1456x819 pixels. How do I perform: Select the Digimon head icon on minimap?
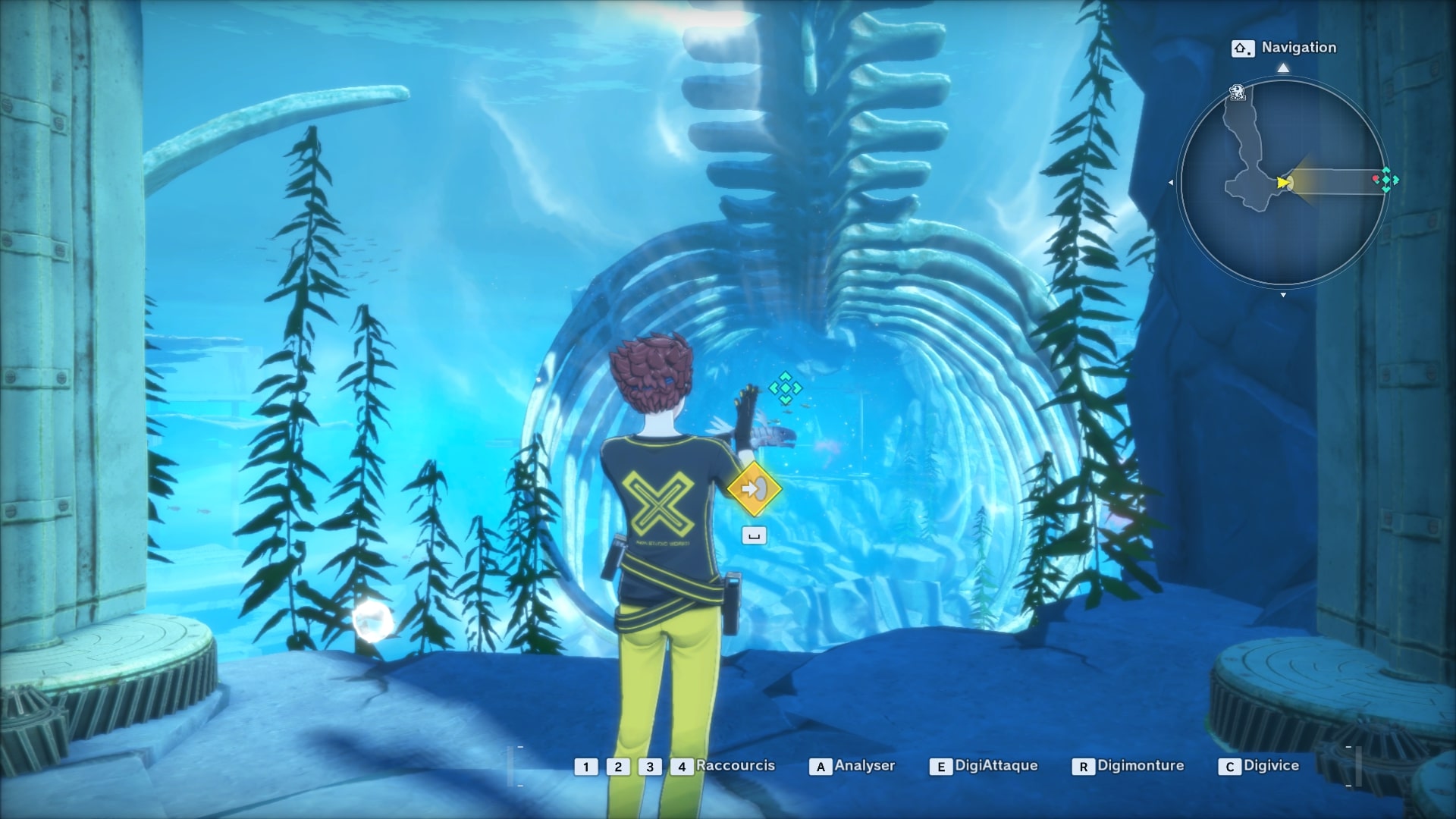1237,93
